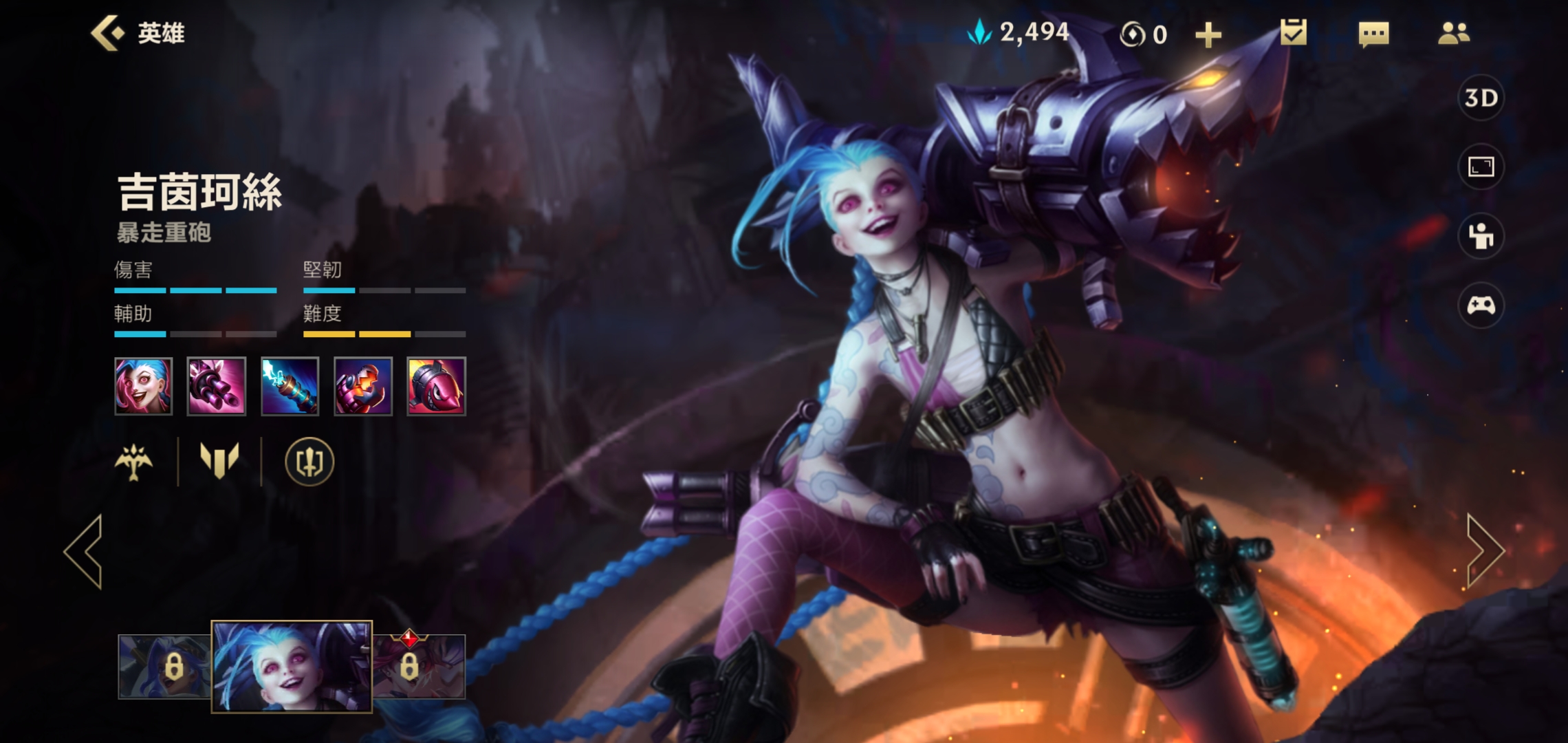Choose the locked skin with red gem

420,666
